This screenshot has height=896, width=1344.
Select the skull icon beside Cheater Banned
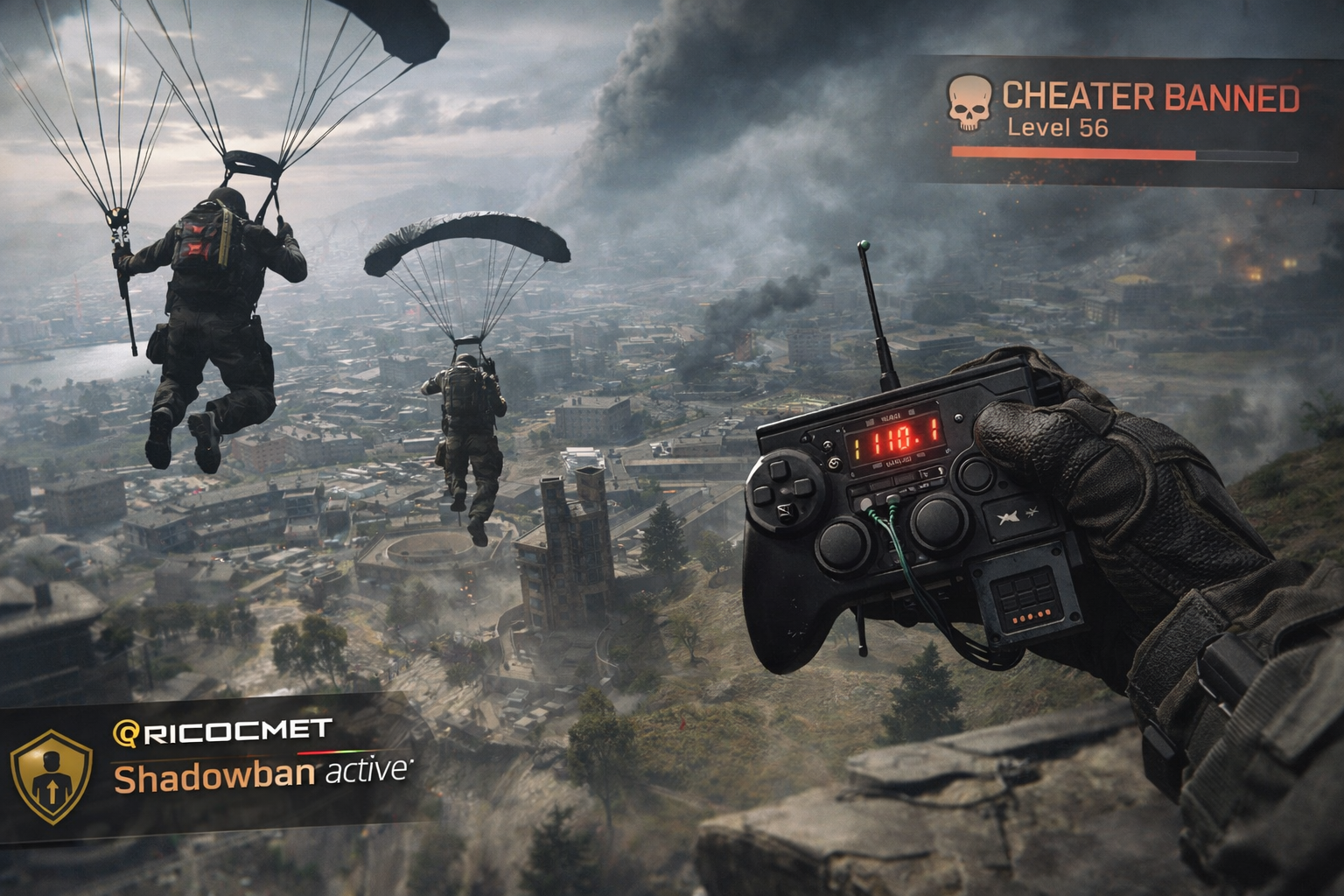969,103
